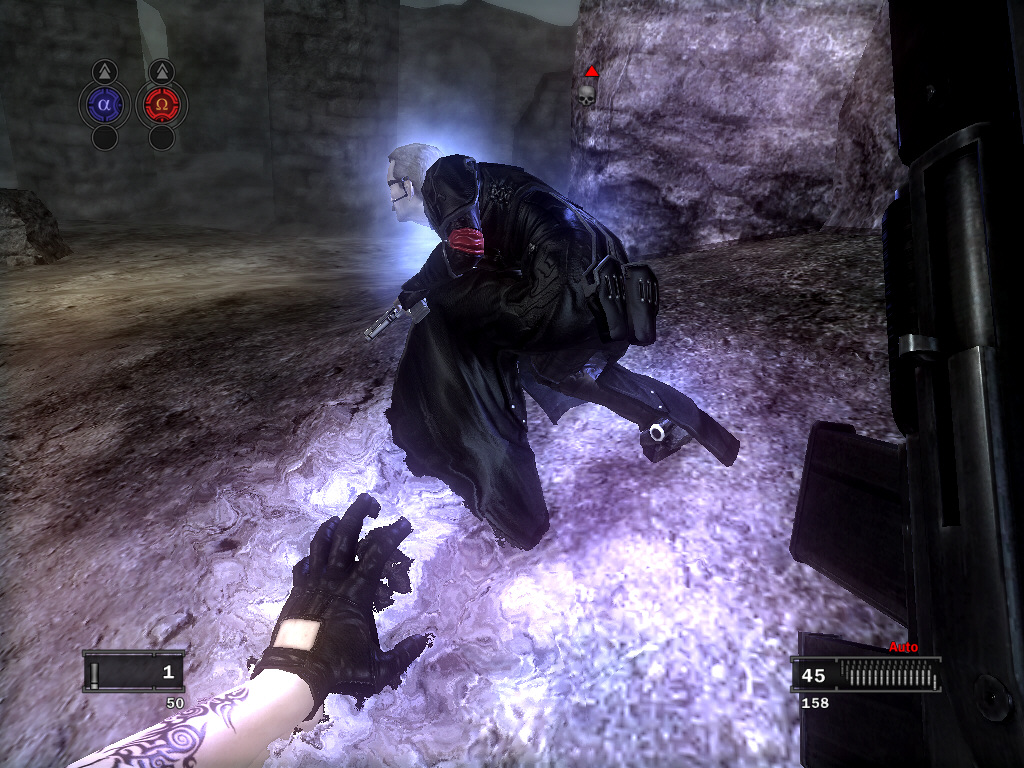Select the red Omega squad icon

(161, 104)
